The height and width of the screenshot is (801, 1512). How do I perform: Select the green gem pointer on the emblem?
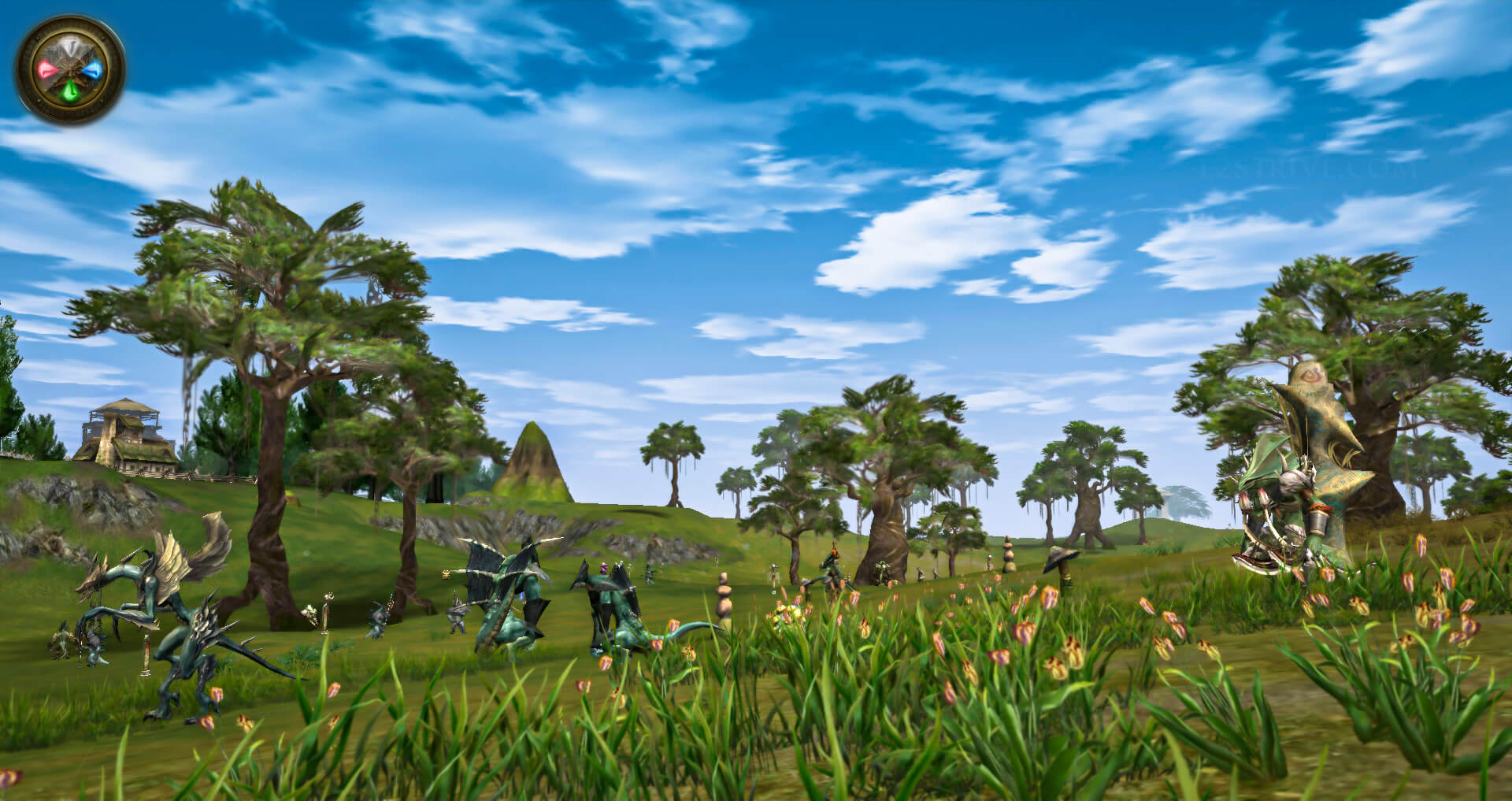[x=70, y=90]
